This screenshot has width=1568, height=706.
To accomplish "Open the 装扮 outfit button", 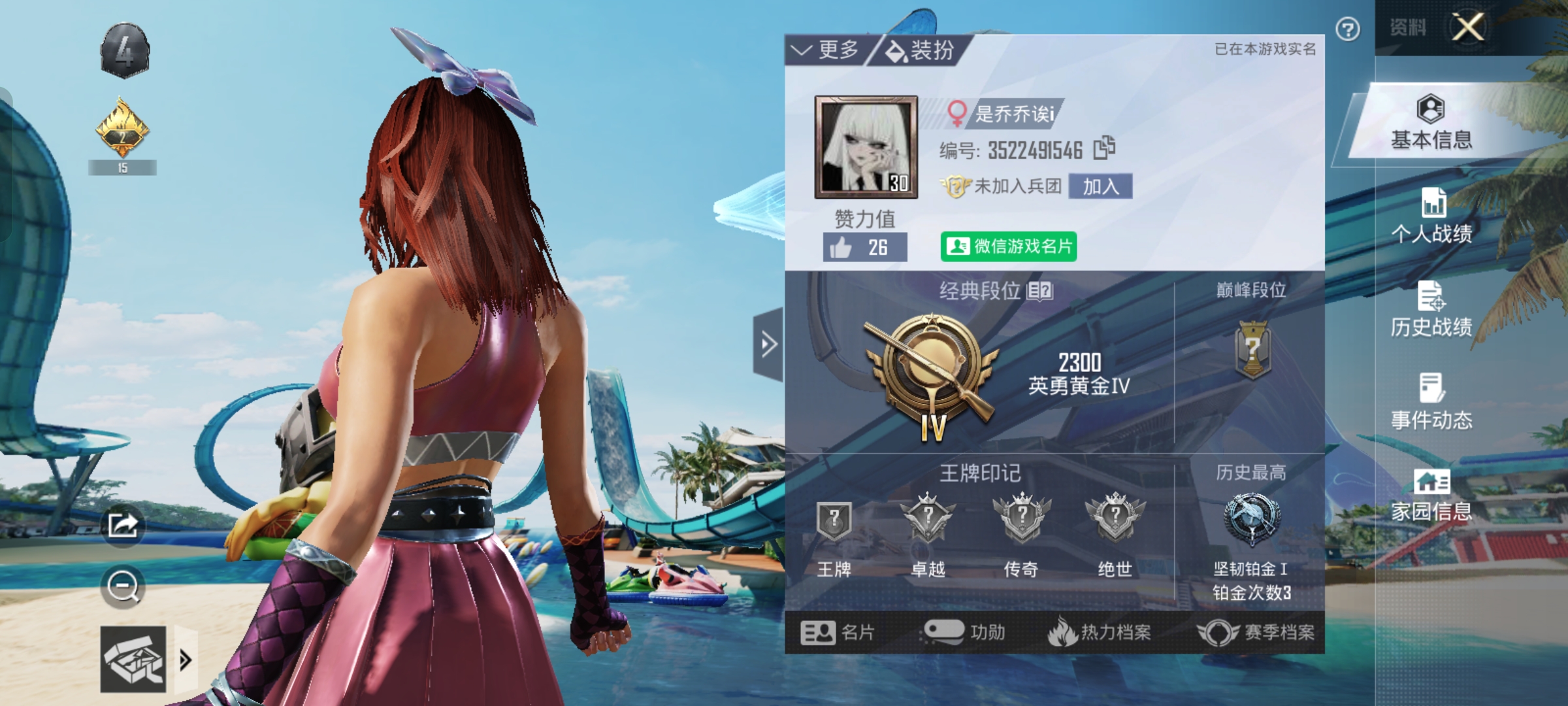I will 920,50.
